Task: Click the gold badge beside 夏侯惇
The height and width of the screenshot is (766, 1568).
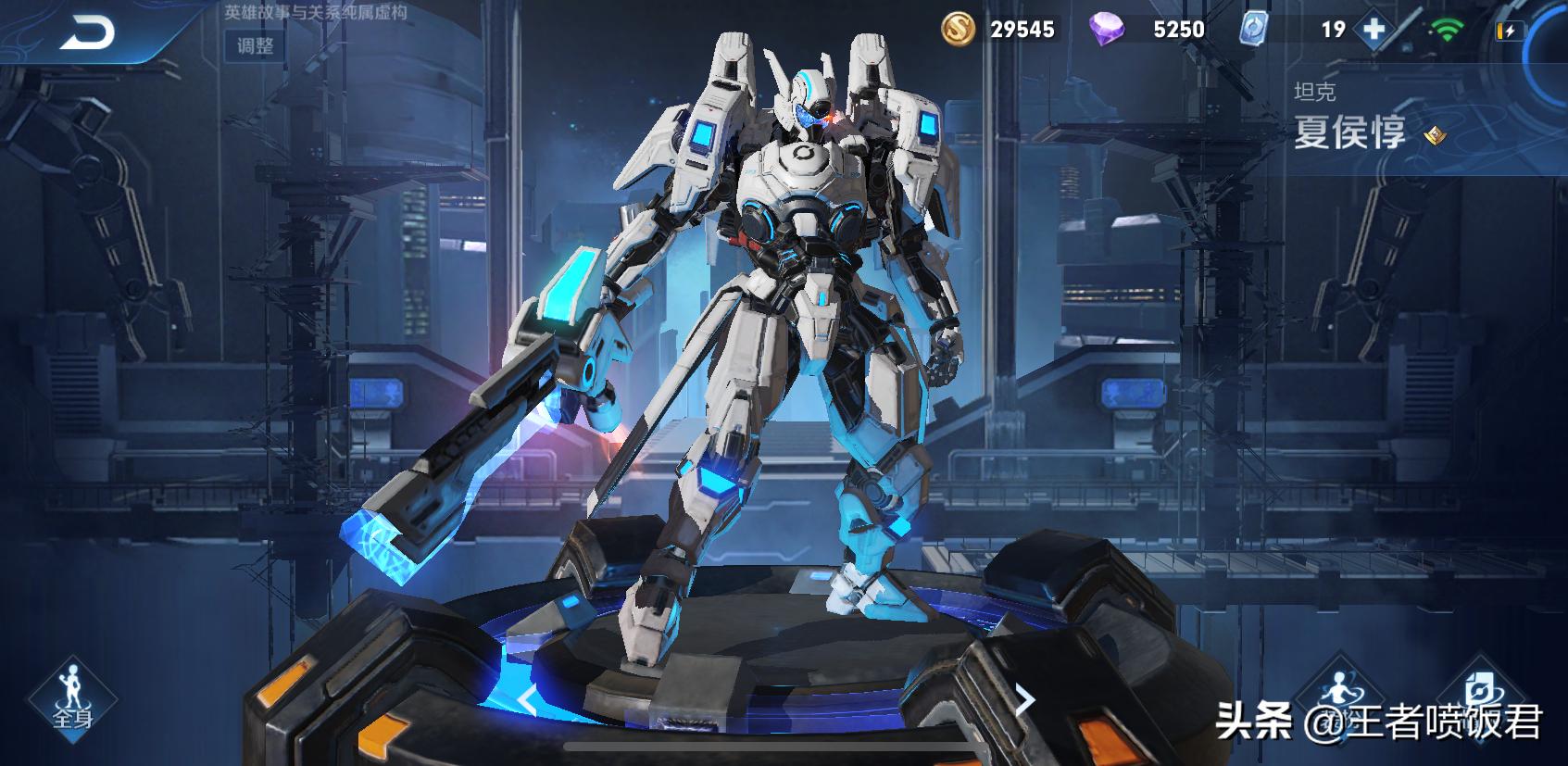Action: point(1435,135)
